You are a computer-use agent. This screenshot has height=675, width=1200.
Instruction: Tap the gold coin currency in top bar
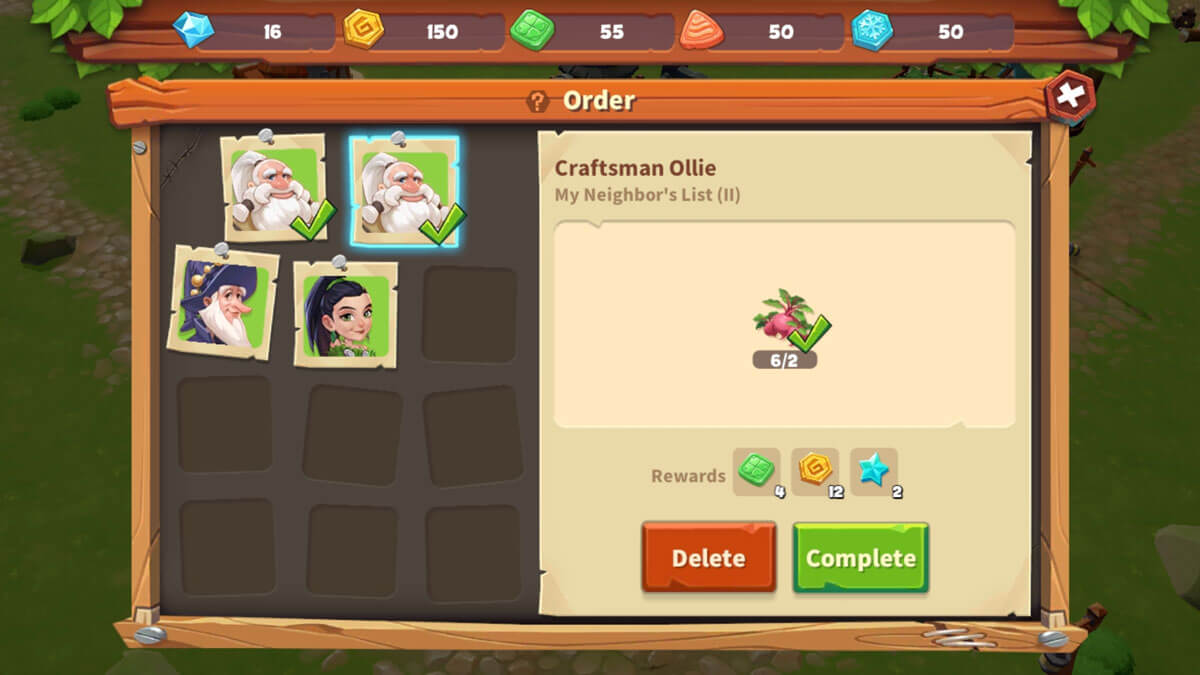[363, 30]
